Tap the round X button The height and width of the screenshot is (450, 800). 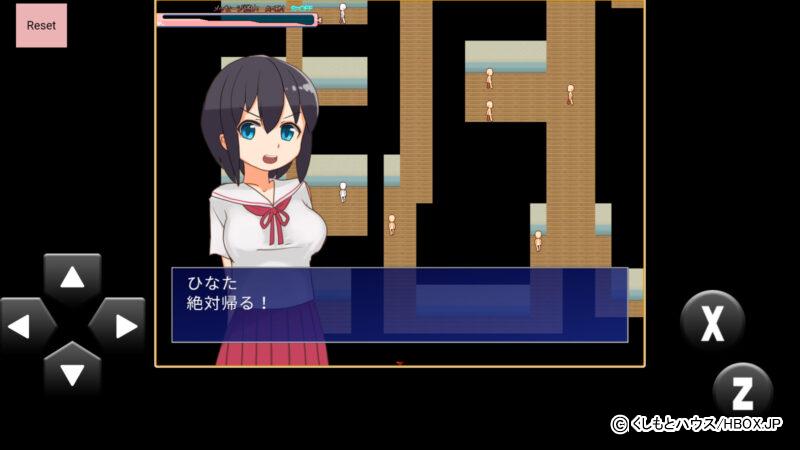click(712, 322)
